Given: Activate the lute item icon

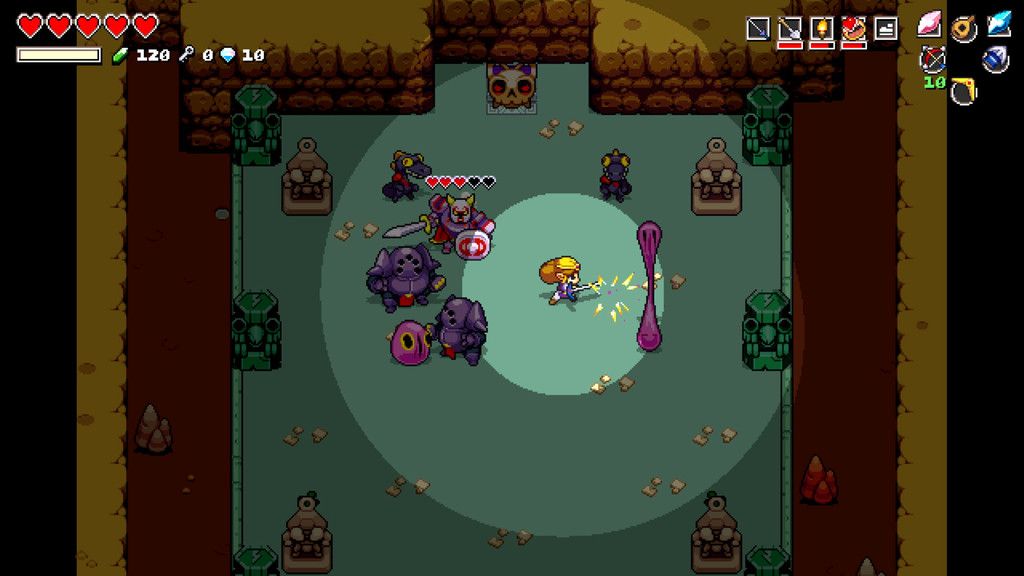Looking at the screenshot, I should tap(964, 27).
